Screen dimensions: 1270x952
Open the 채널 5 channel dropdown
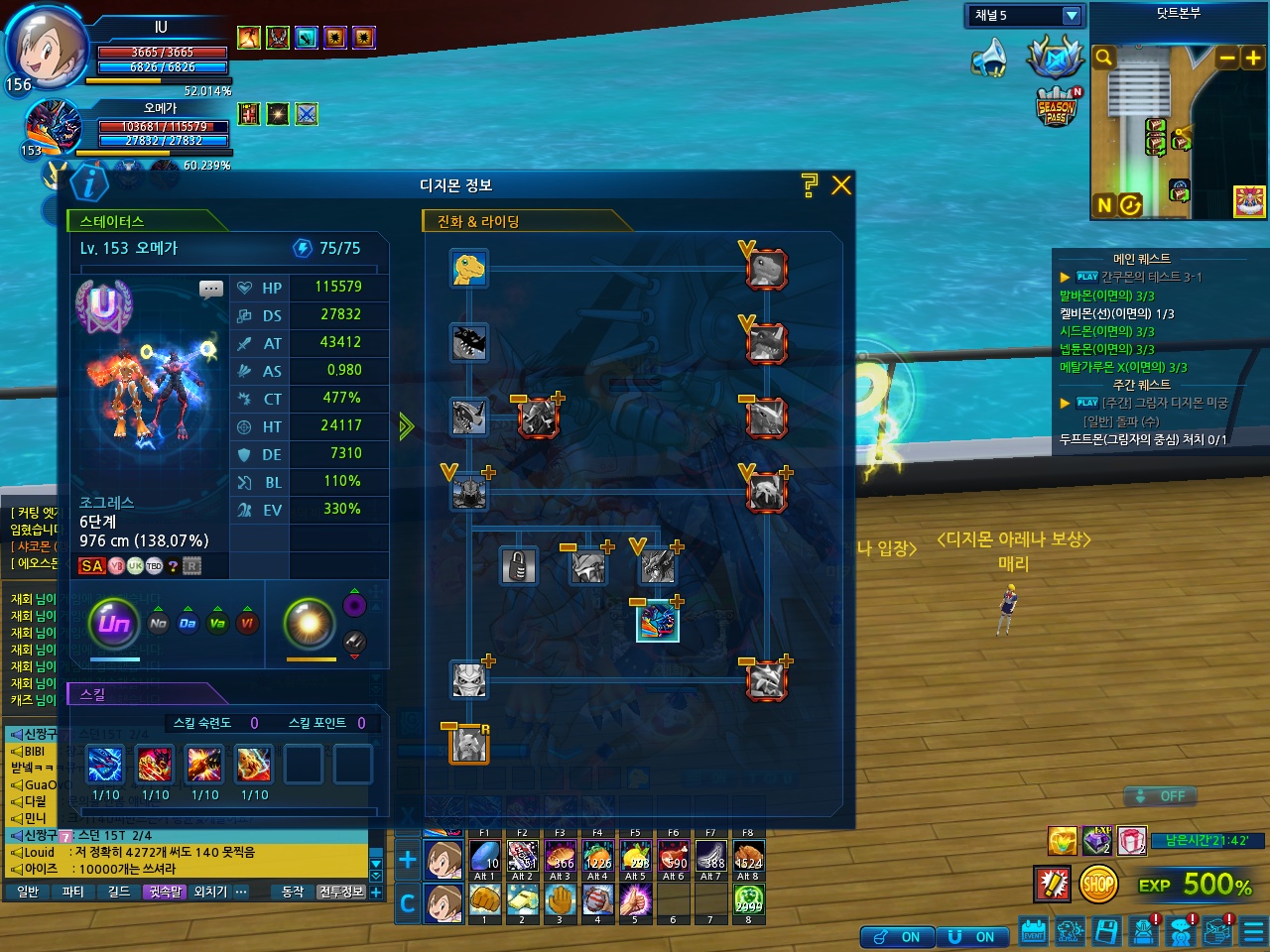pyautogui.click(x=1071, y=16)
